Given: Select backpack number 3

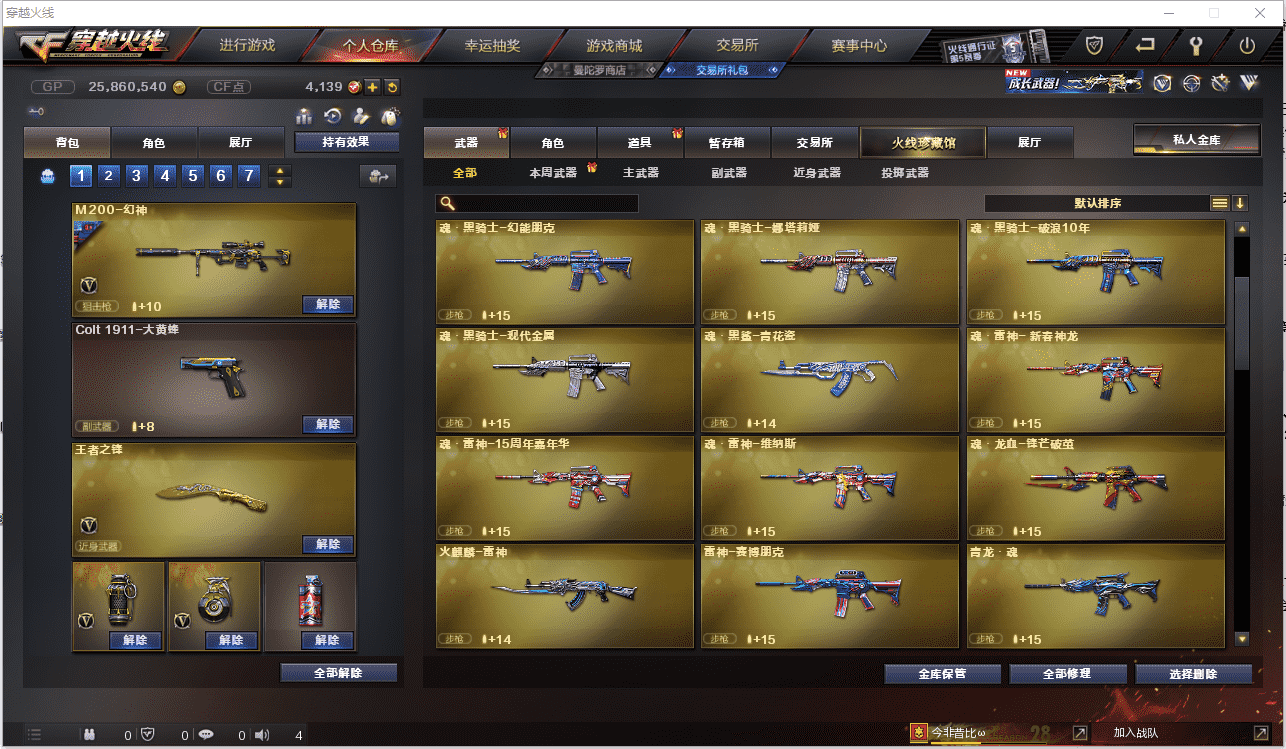Looking at the screenshot, I should click(x=137, y=177).
